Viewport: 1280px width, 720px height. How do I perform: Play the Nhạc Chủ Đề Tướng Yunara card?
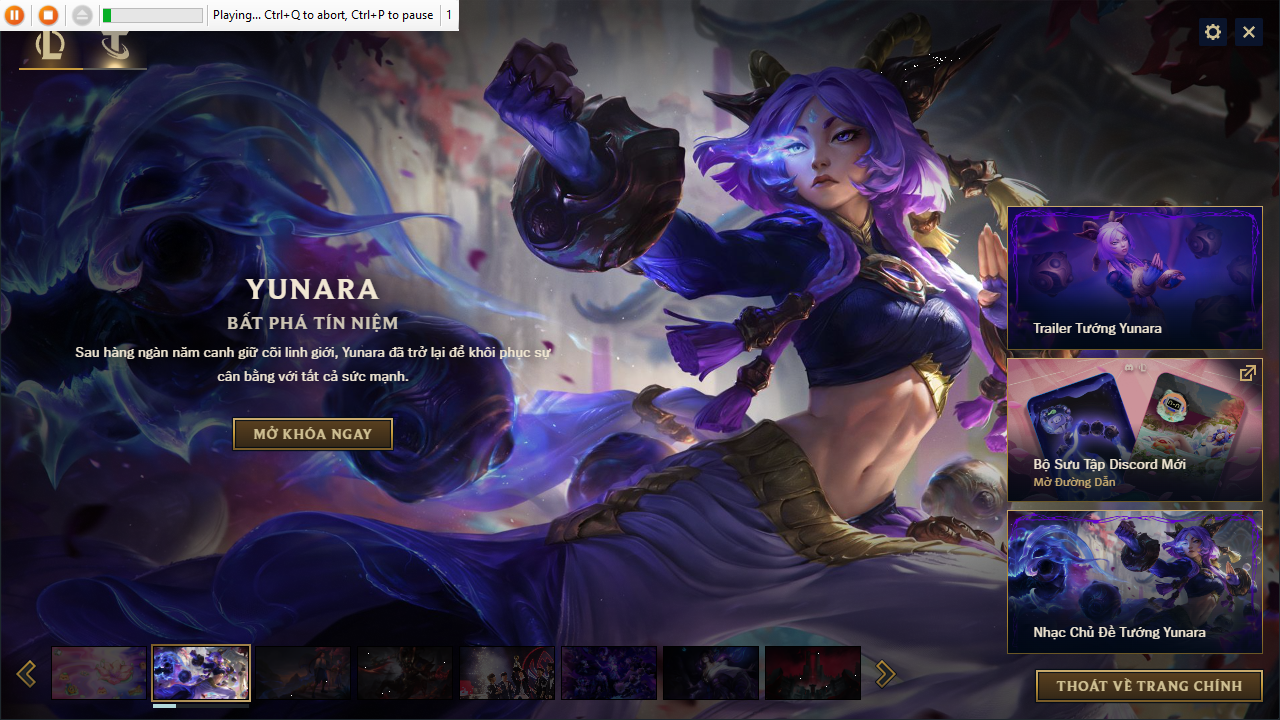pyautogui.click(x=1134, y=582)
